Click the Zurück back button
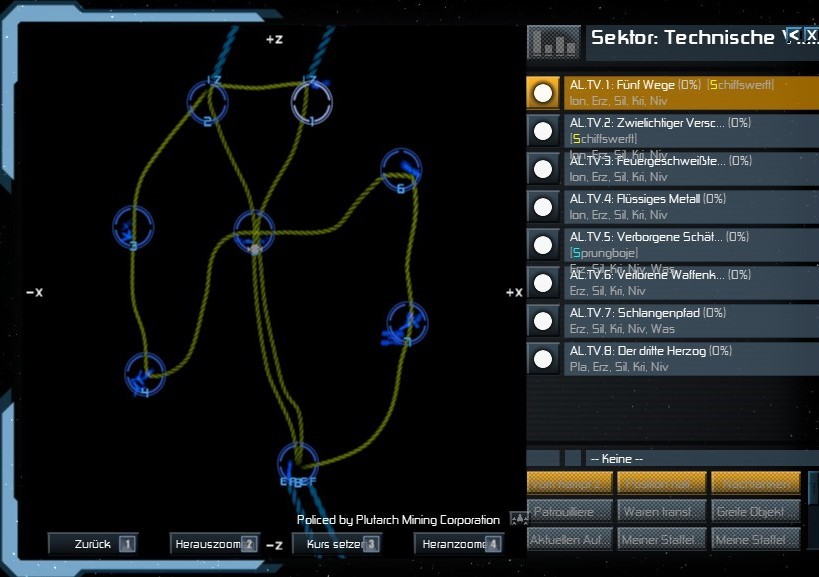 pos(92,544)
